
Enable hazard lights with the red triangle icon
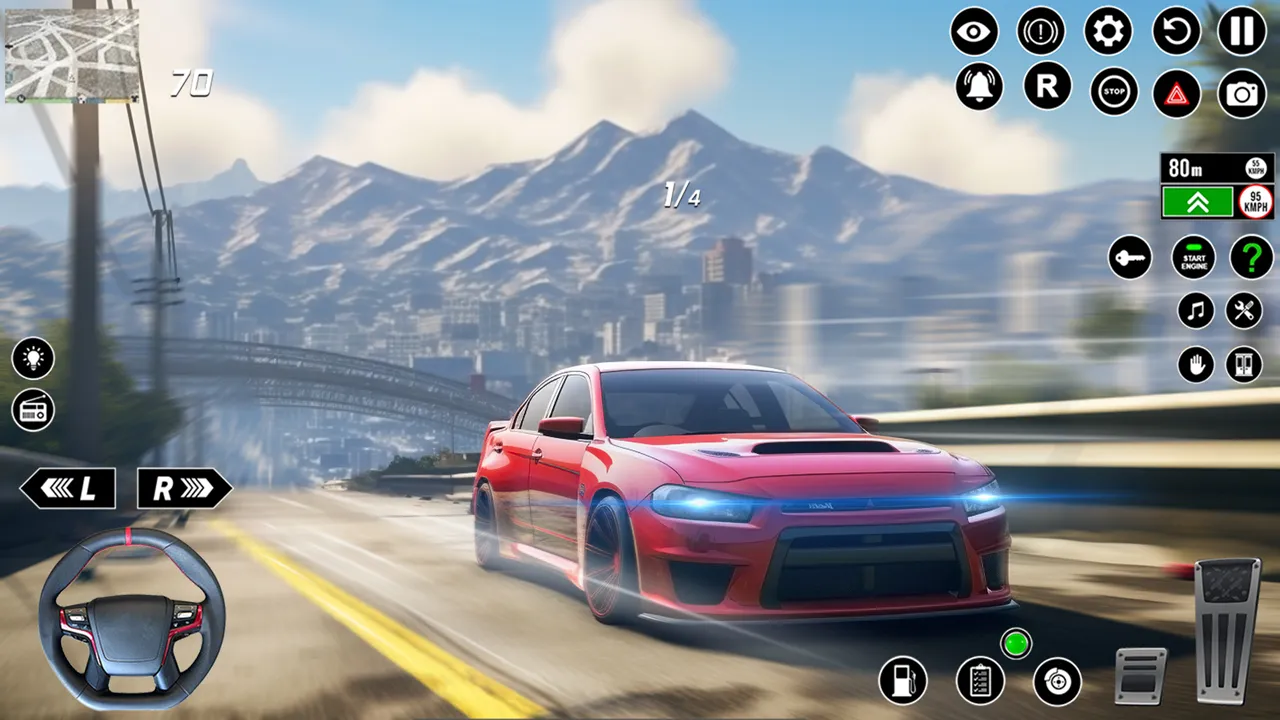[x=1175, y=91]
